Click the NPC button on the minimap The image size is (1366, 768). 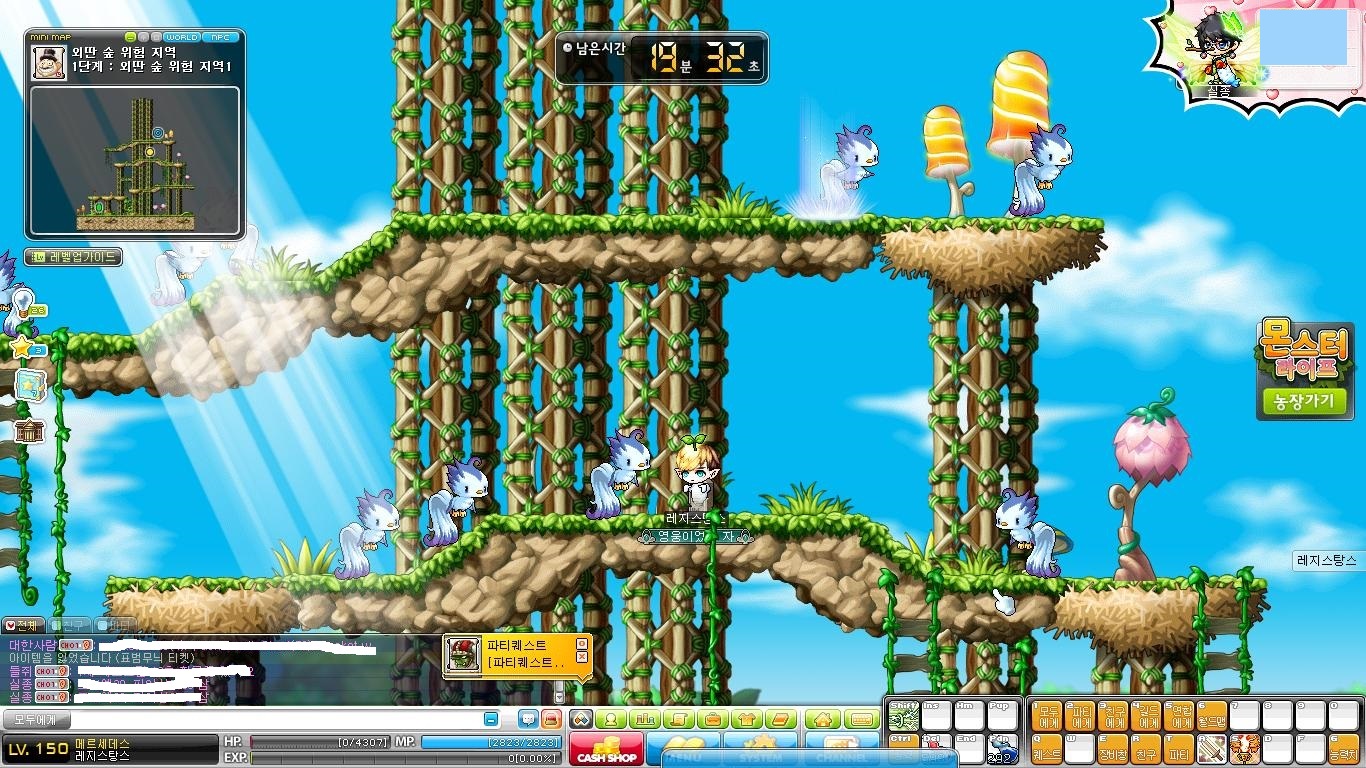tap(219, 37)
